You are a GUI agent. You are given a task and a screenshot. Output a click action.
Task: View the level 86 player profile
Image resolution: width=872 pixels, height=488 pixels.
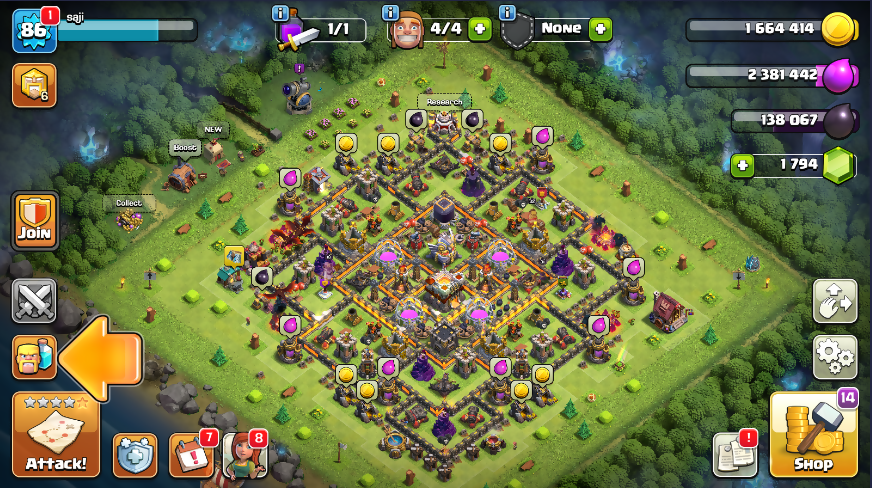32,31
